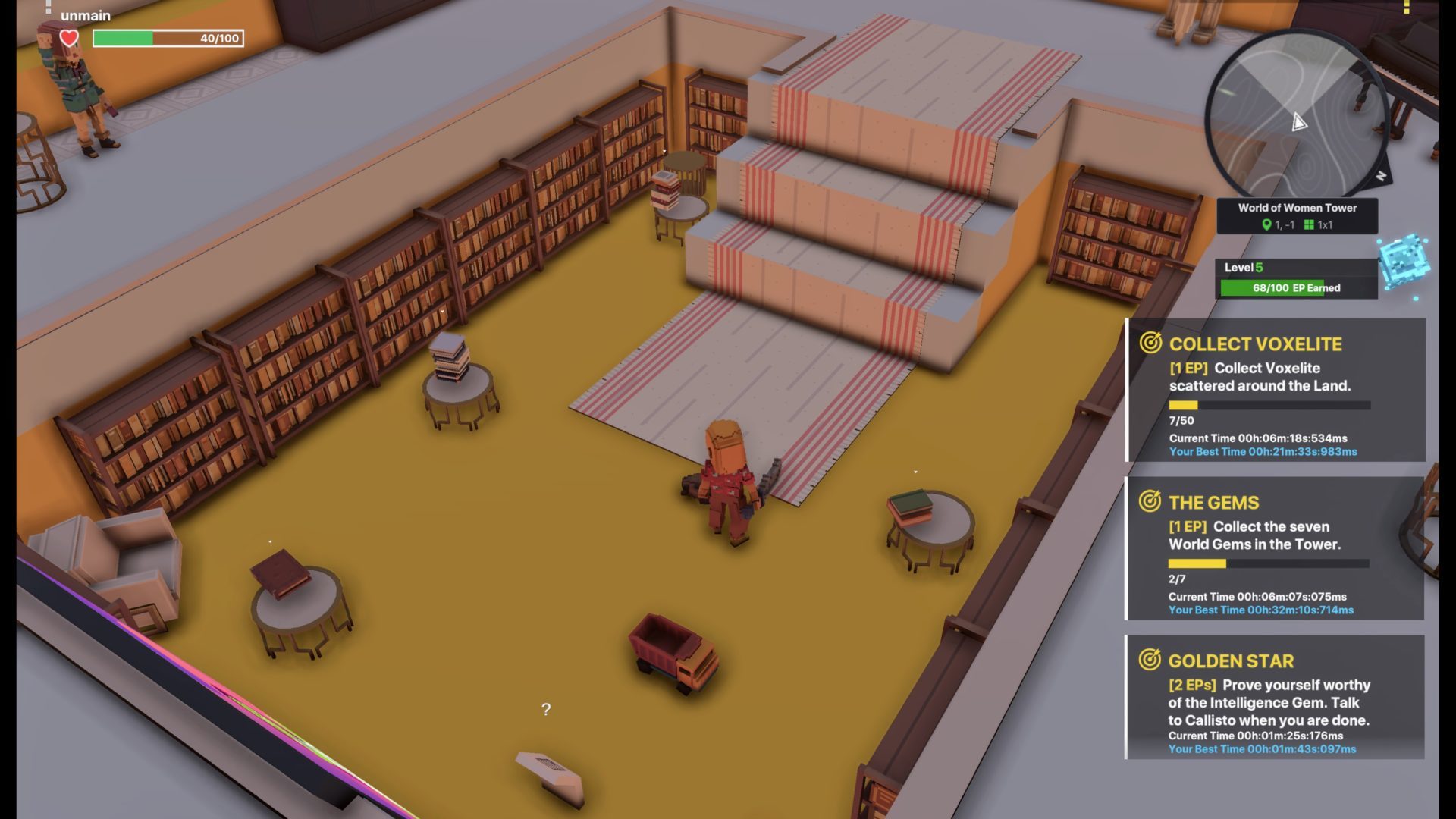Click the question mark marker on the library floor
This screenshot has height=819, width=1456.
point(544,710)
